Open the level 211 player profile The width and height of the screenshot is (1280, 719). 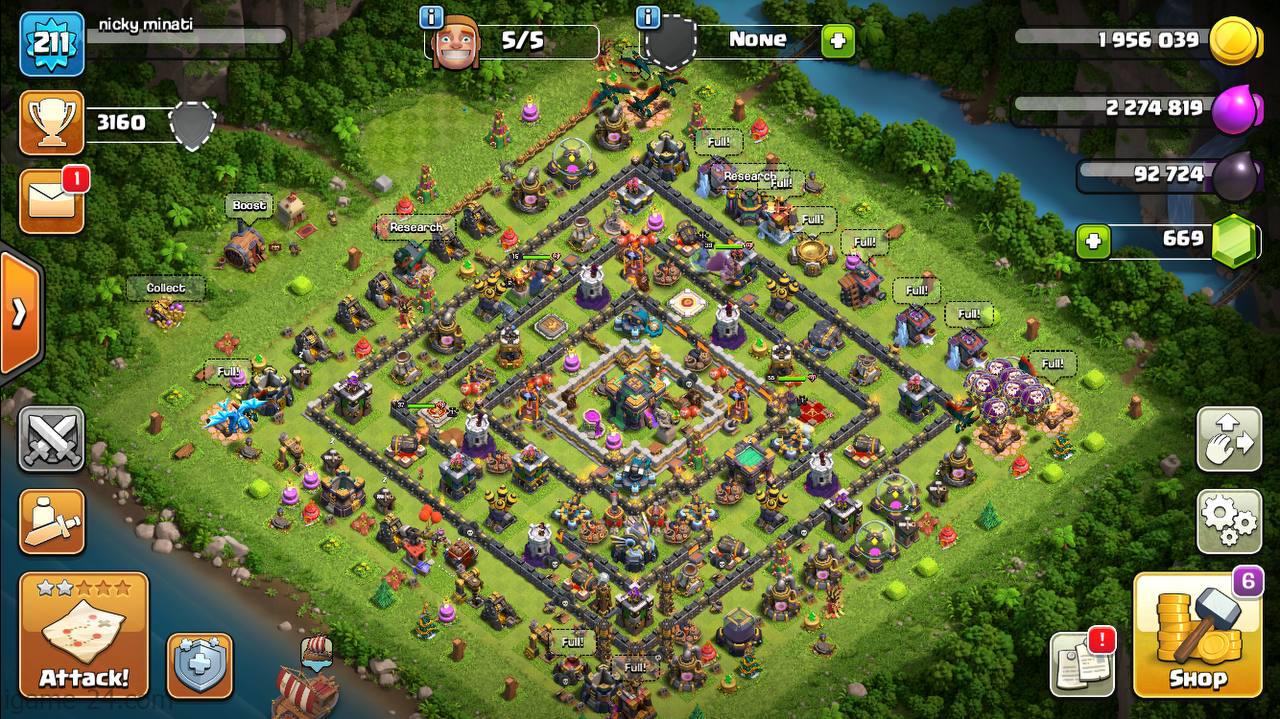pos(51,44)
